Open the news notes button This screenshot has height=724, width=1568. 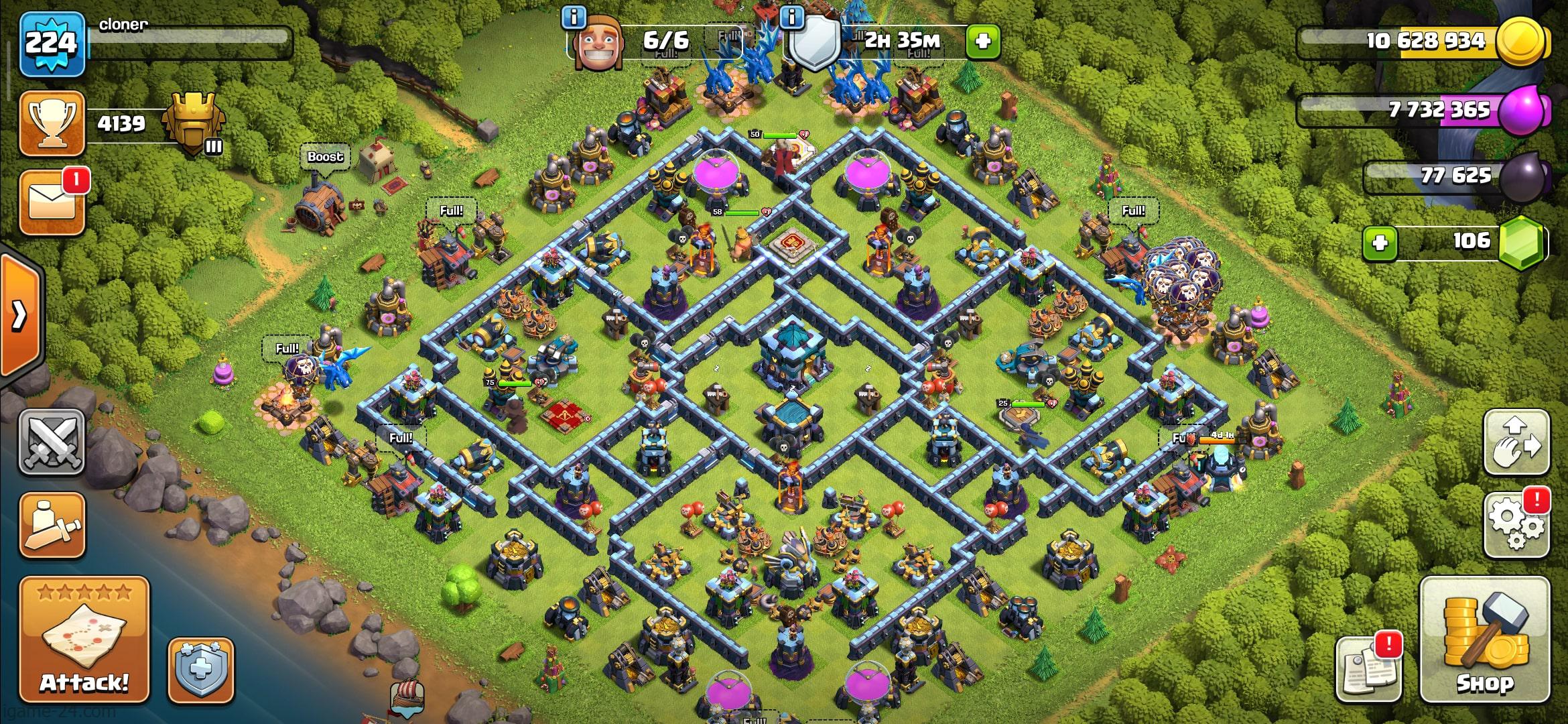[x=1367, y=667]
